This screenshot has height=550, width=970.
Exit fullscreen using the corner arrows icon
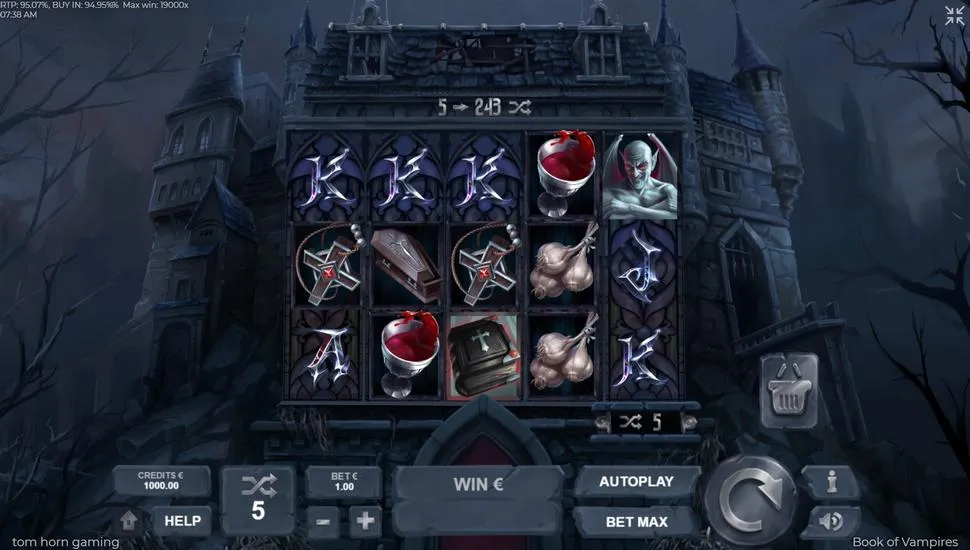click(x=955, y=15)
